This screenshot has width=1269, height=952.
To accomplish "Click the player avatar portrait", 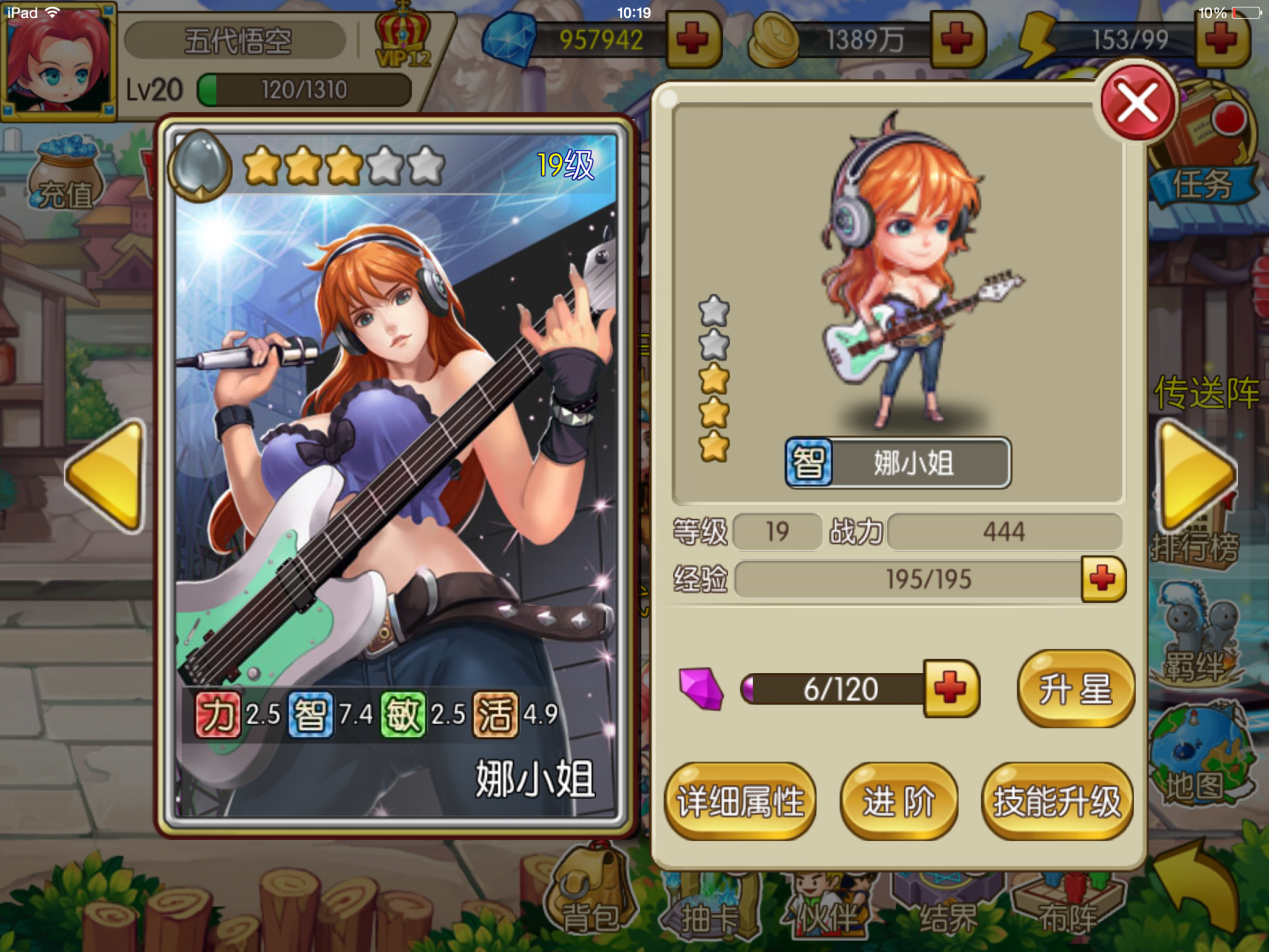I will click(x=58, y=58).
